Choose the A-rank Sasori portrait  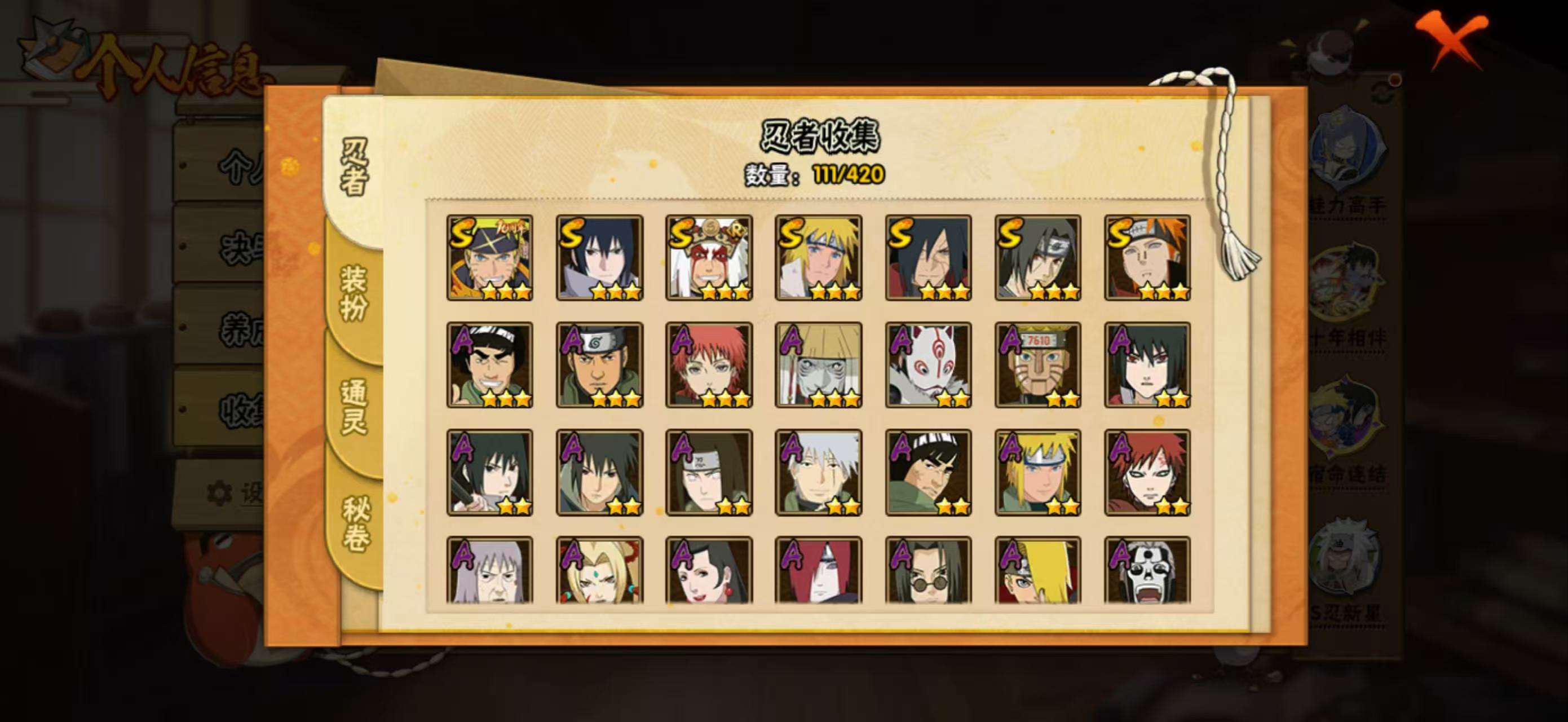709,364
